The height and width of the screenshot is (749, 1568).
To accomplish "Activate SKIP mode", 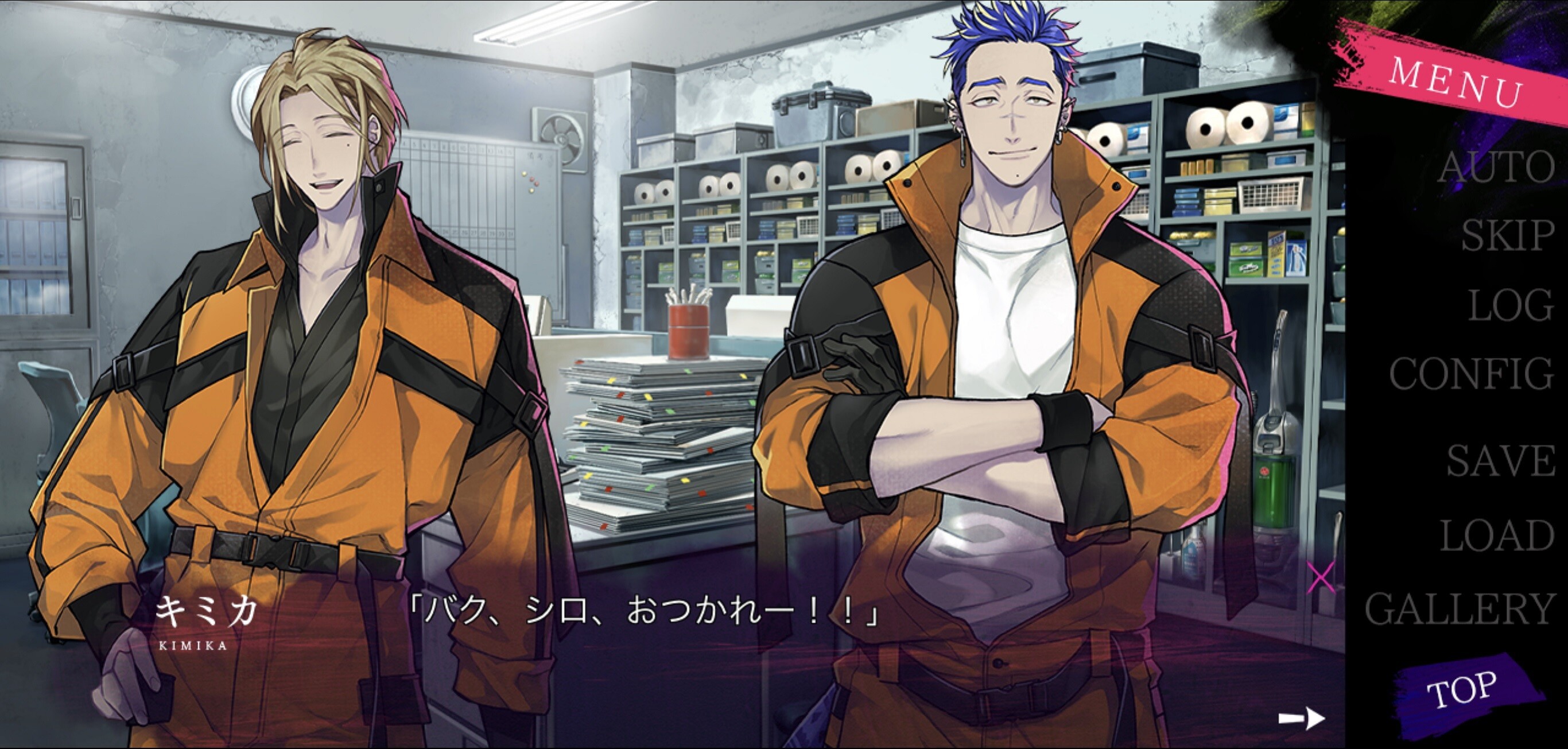I will point(1507,235).
